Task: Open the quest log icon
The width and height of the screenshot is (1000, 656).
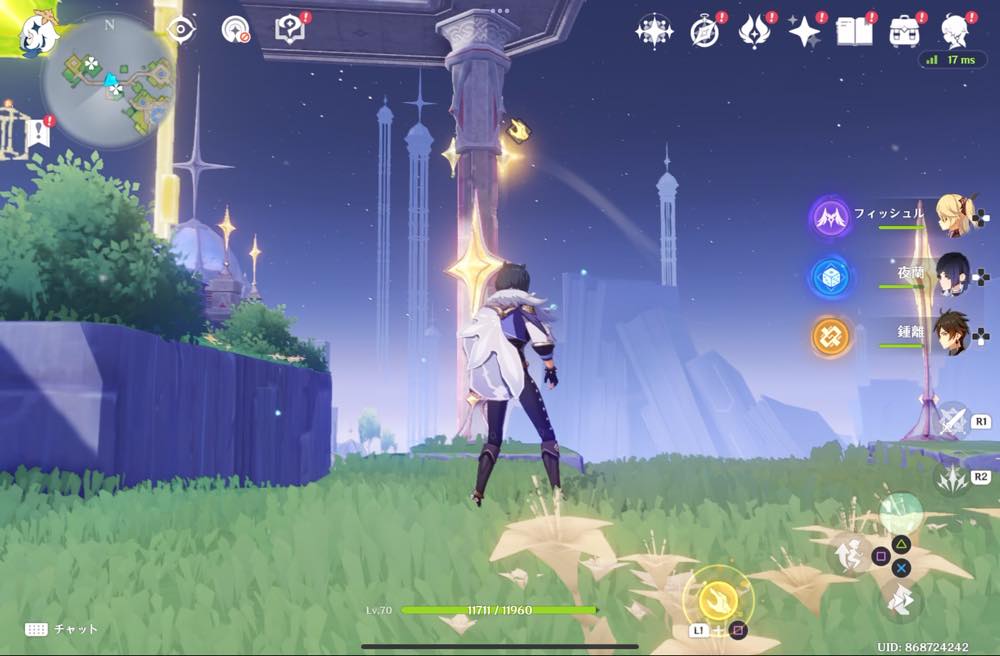Action: coord(289,29)
